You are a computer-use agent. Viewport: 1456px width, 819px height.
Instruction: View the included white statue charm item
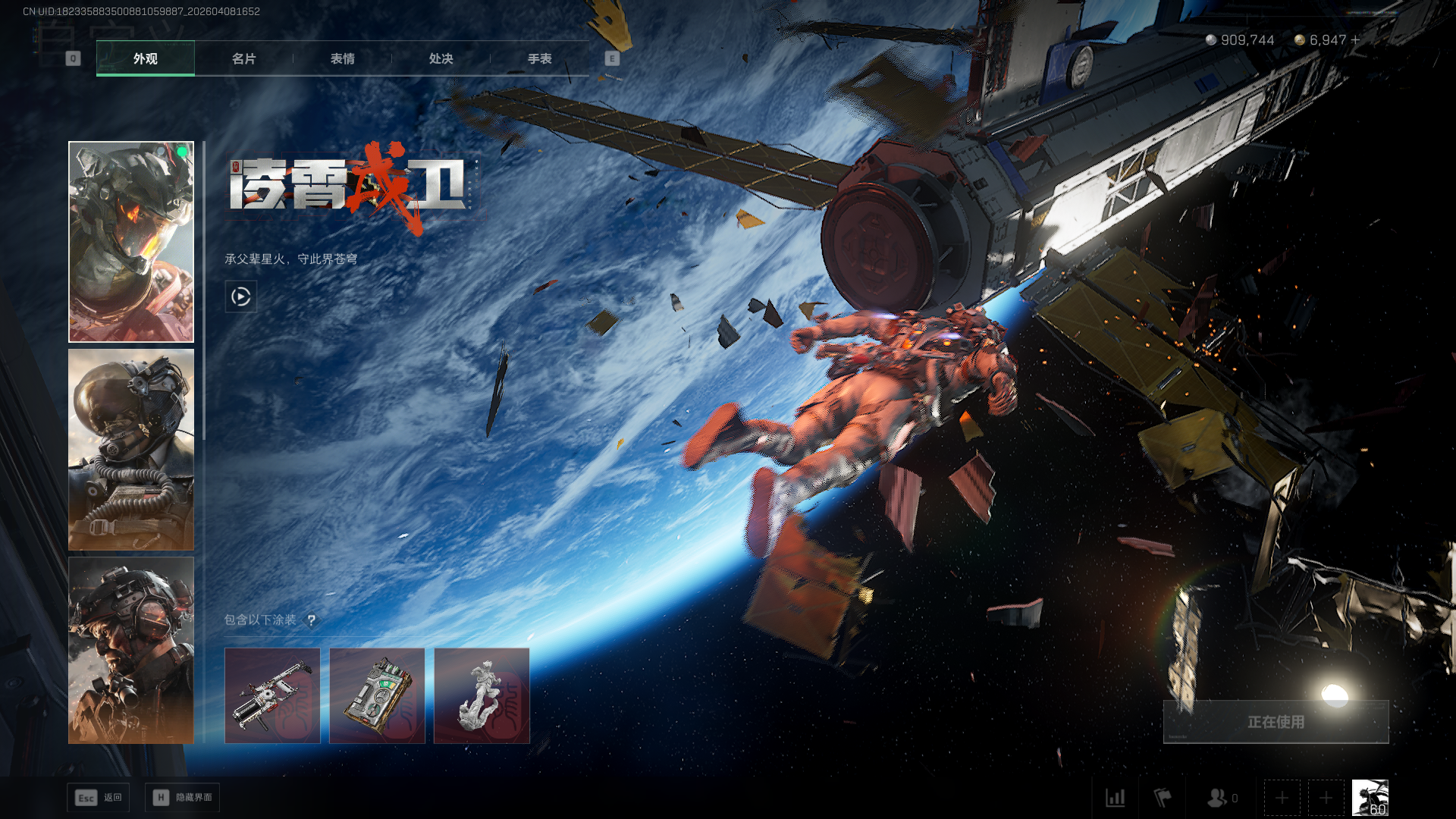pyautogui.click(x=482, y=695)
